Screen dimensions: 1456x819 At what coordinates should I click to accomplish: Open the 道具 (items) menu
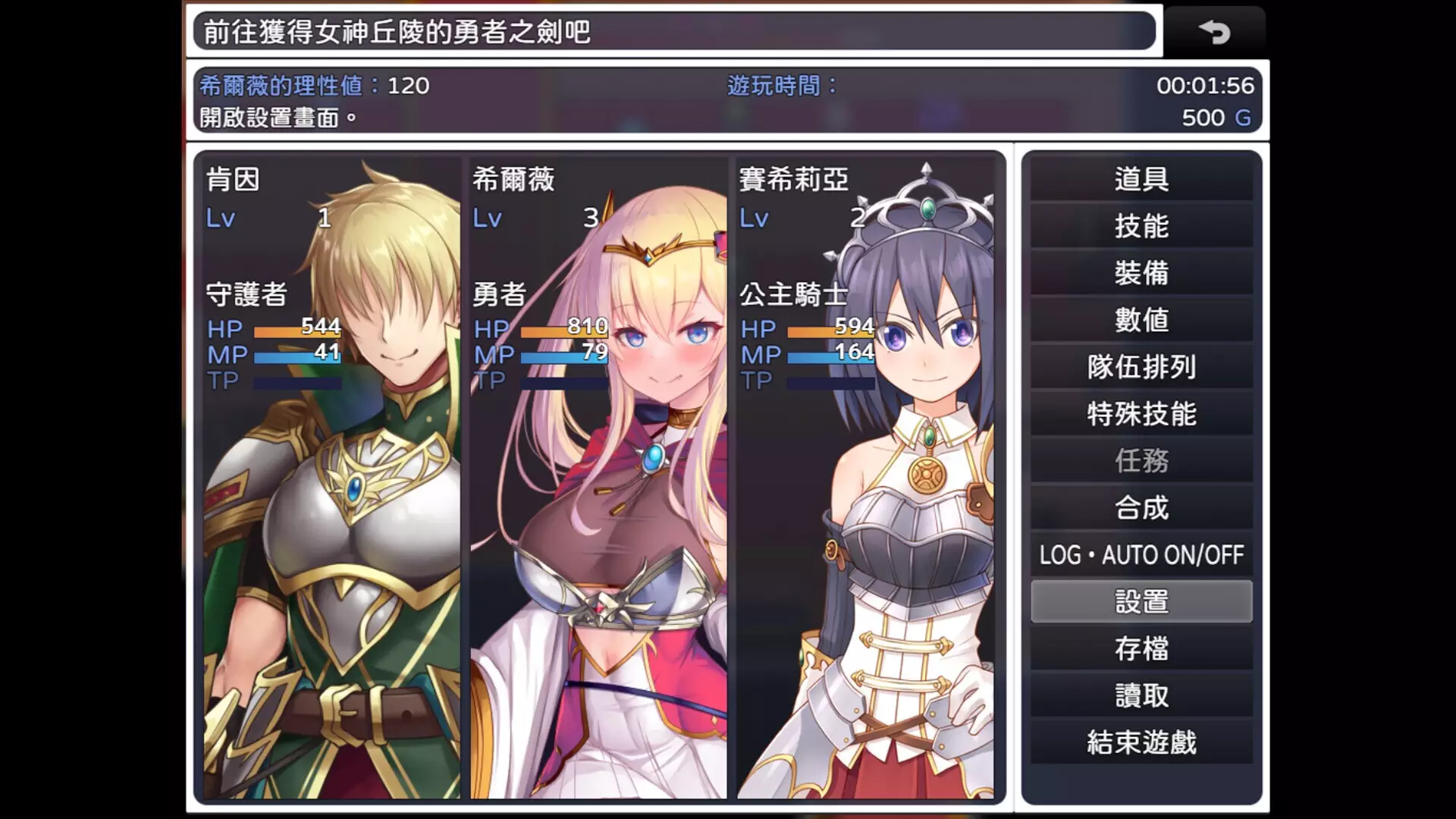(1144, 180)
